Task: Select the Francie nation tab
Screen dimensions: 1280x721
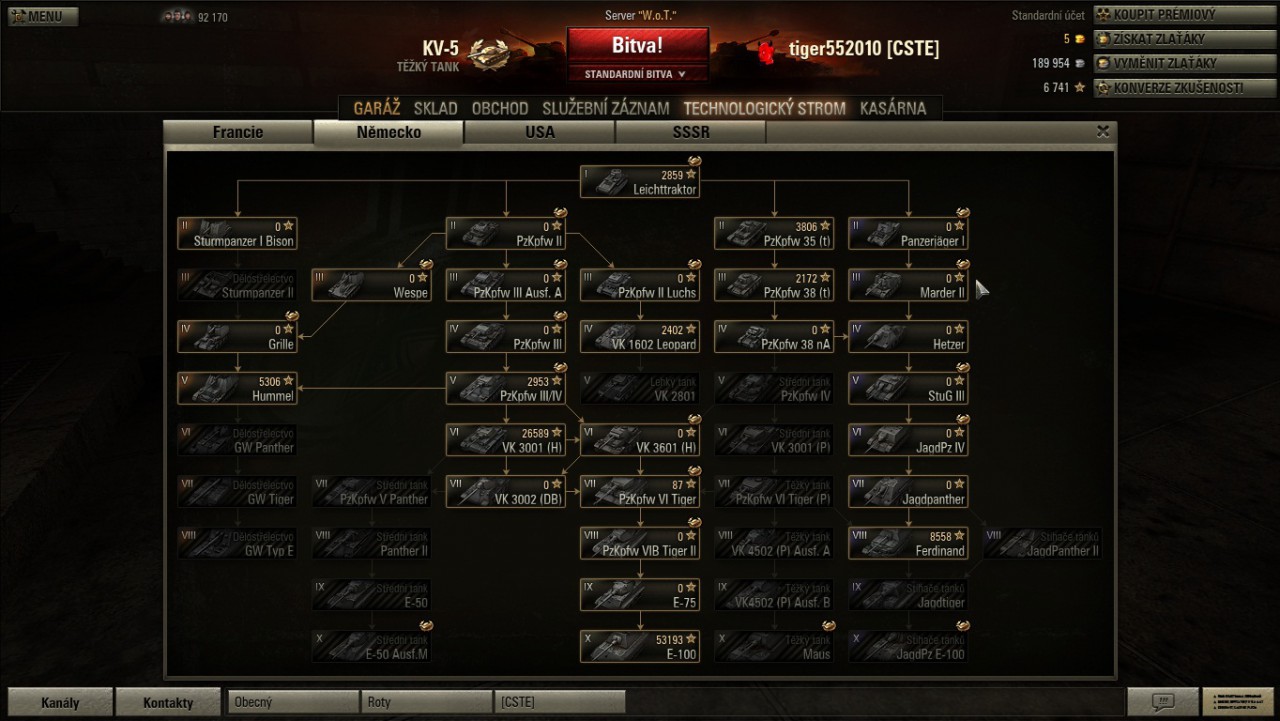Action: point(238,132)
